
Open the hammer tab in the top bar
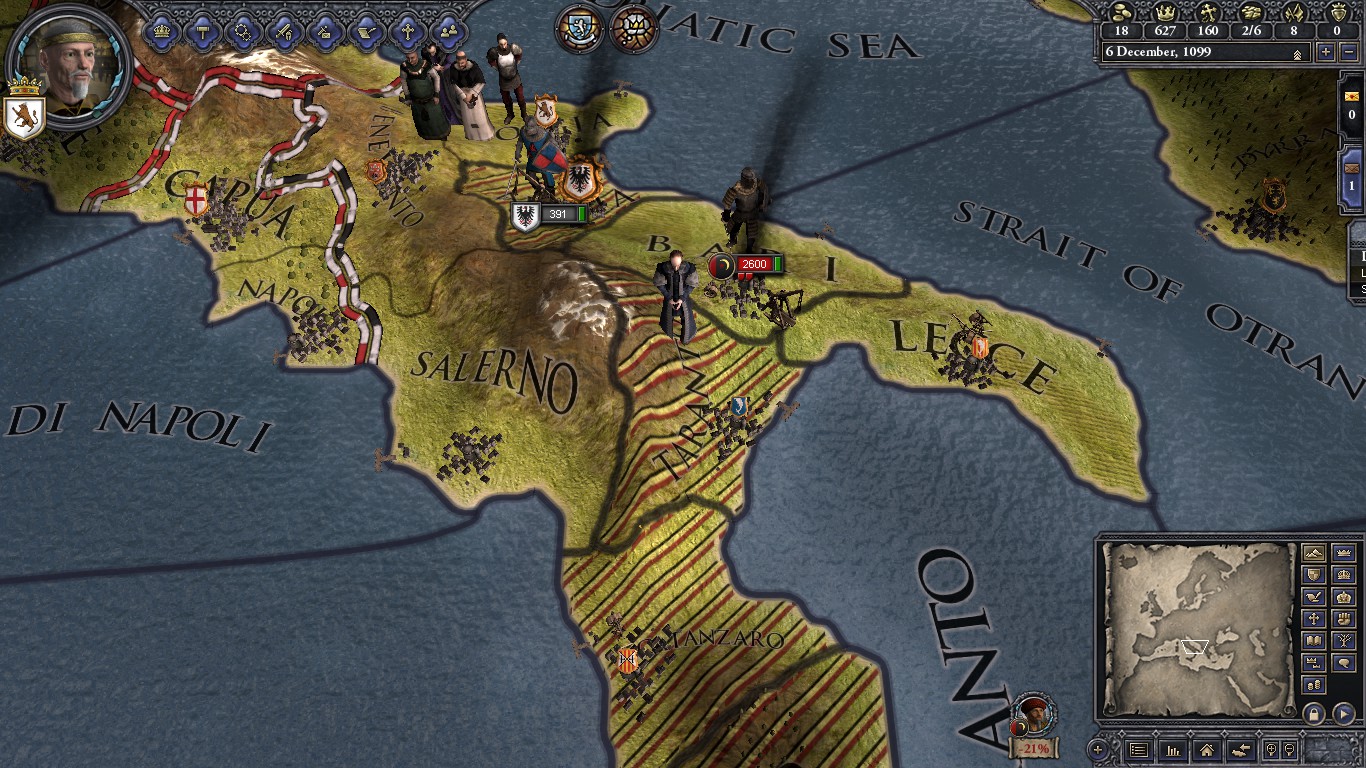(202, 31)
